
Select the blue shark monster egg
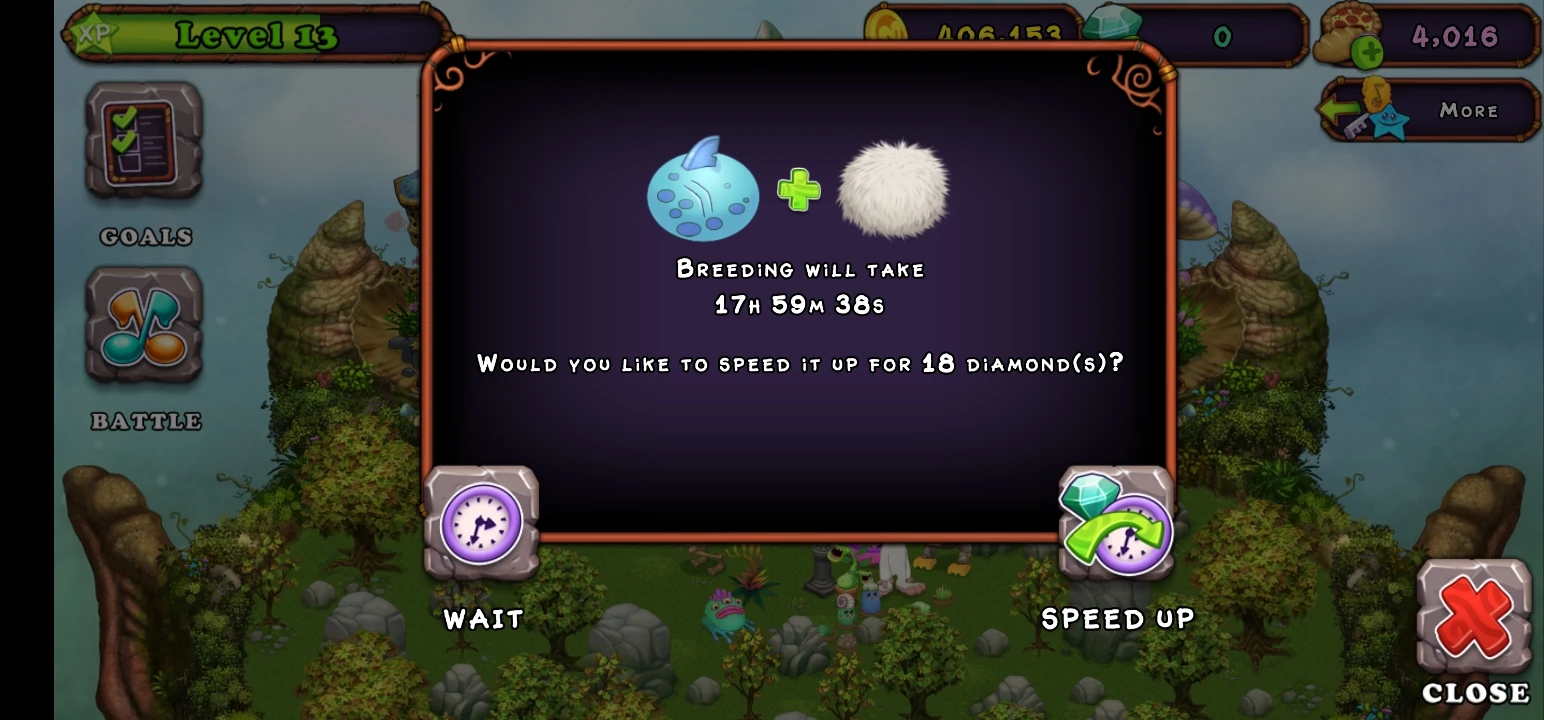(x=702, y=190)
